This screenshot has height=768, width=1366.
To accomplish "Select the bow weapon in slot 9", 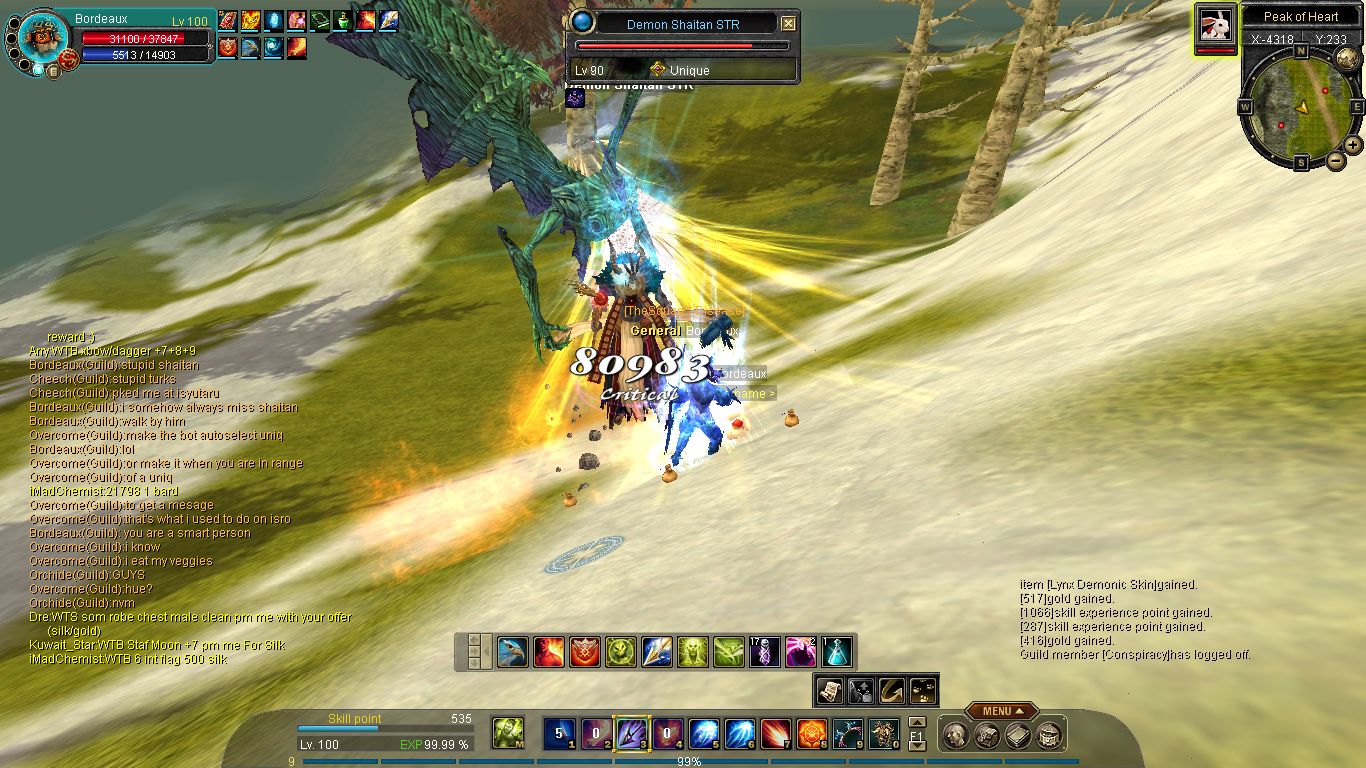I will [848, 733].
